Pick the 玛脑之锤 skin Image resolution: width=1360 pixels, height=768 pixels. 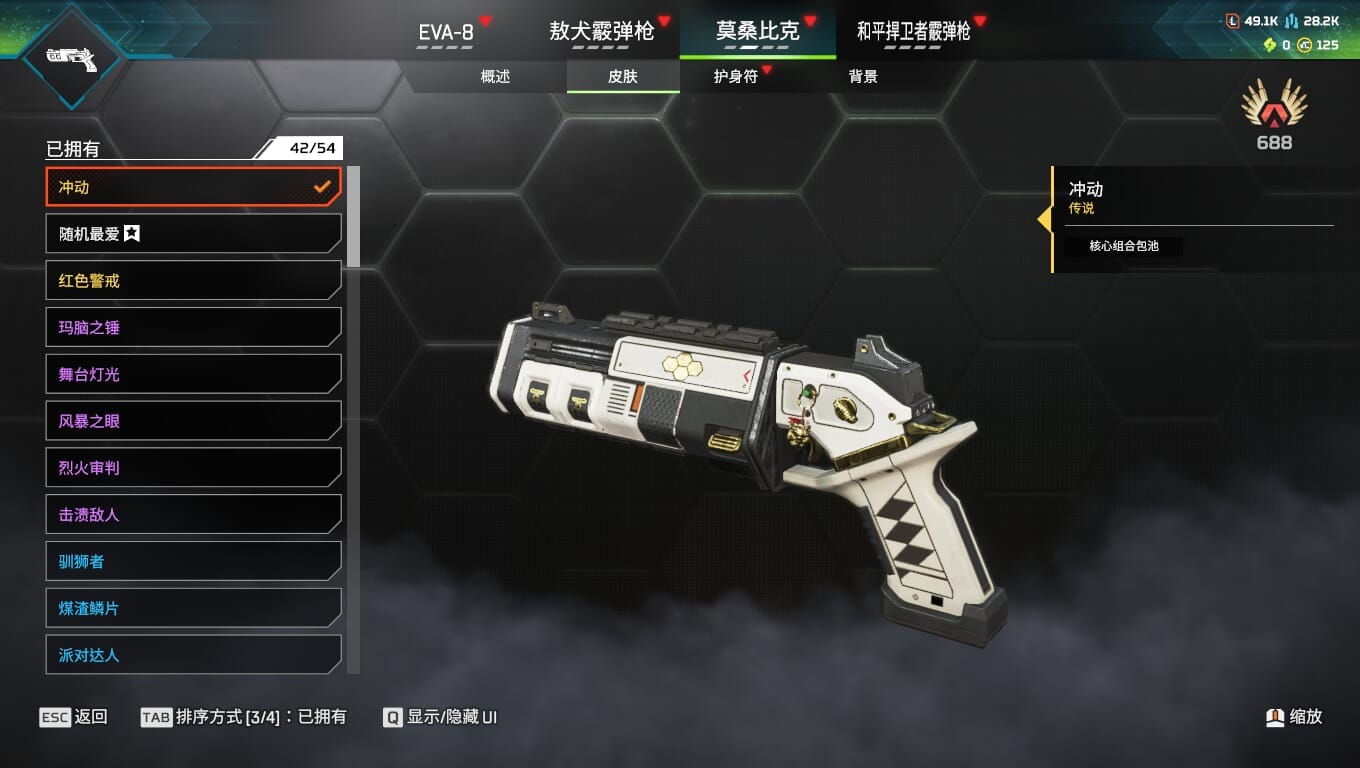(x=194, y=327)
